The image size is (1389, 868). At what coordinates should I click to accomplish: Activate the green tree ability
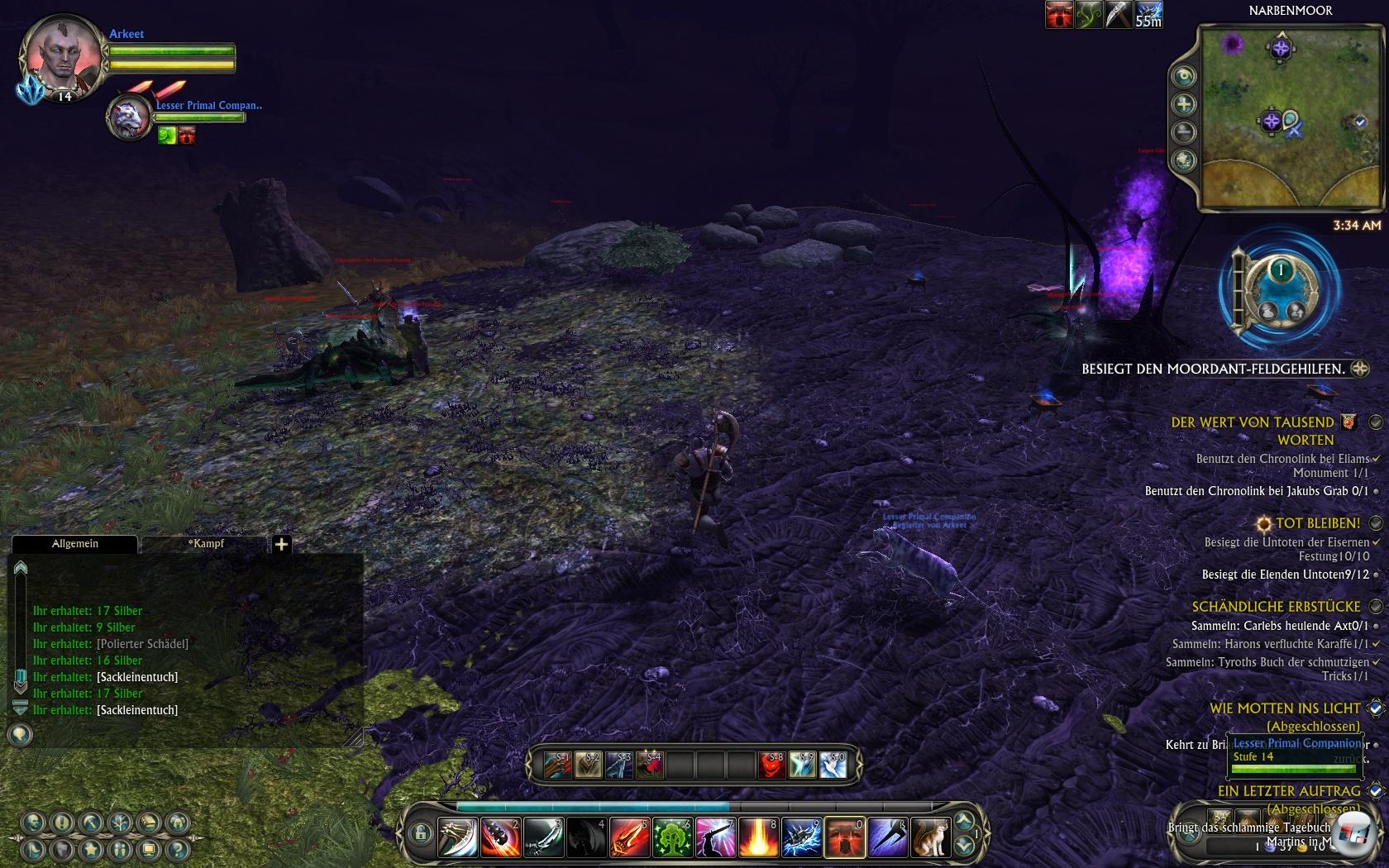coord(672,837)
